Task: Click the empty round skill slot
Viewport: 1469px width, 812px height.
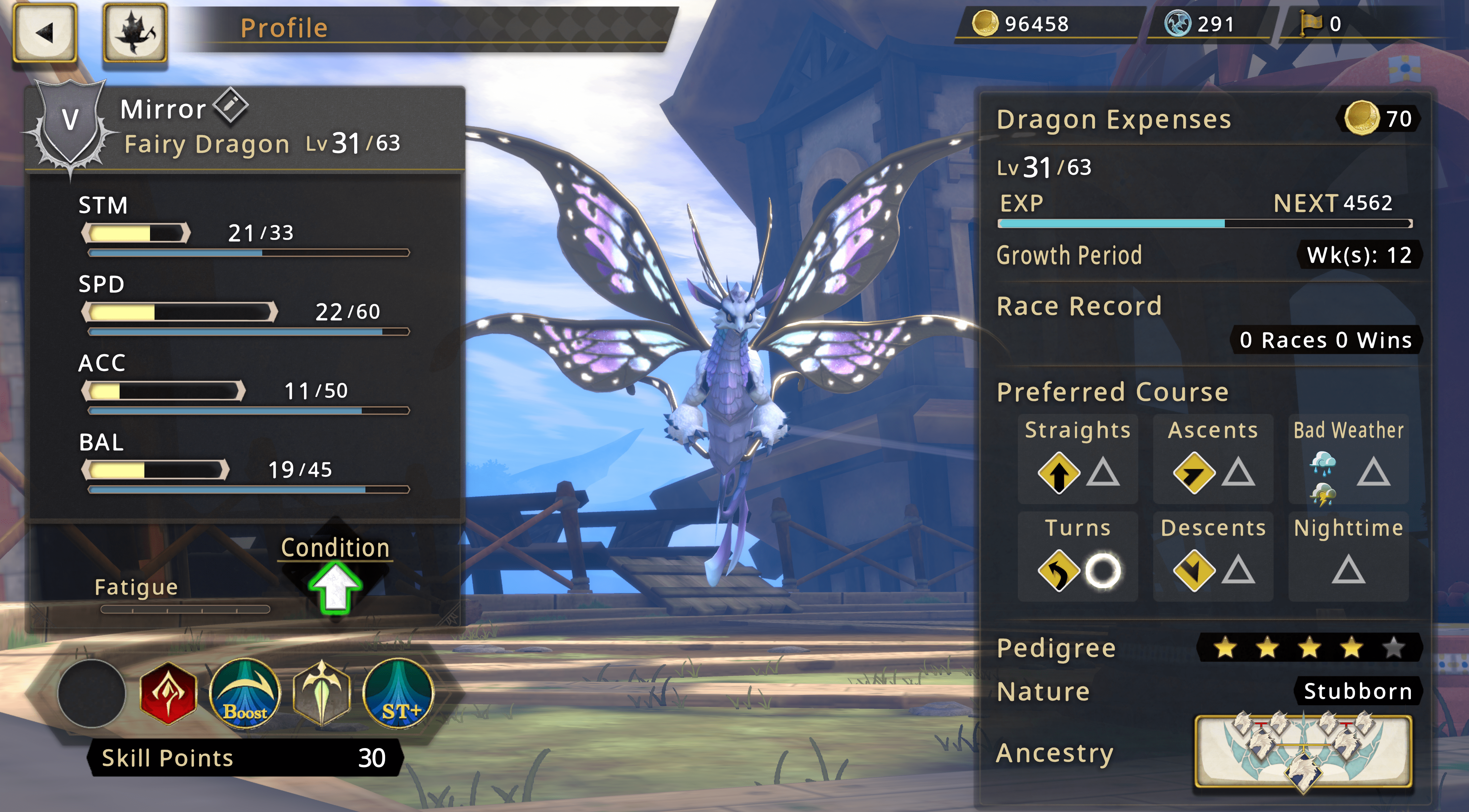Action: tap(92, 693)
